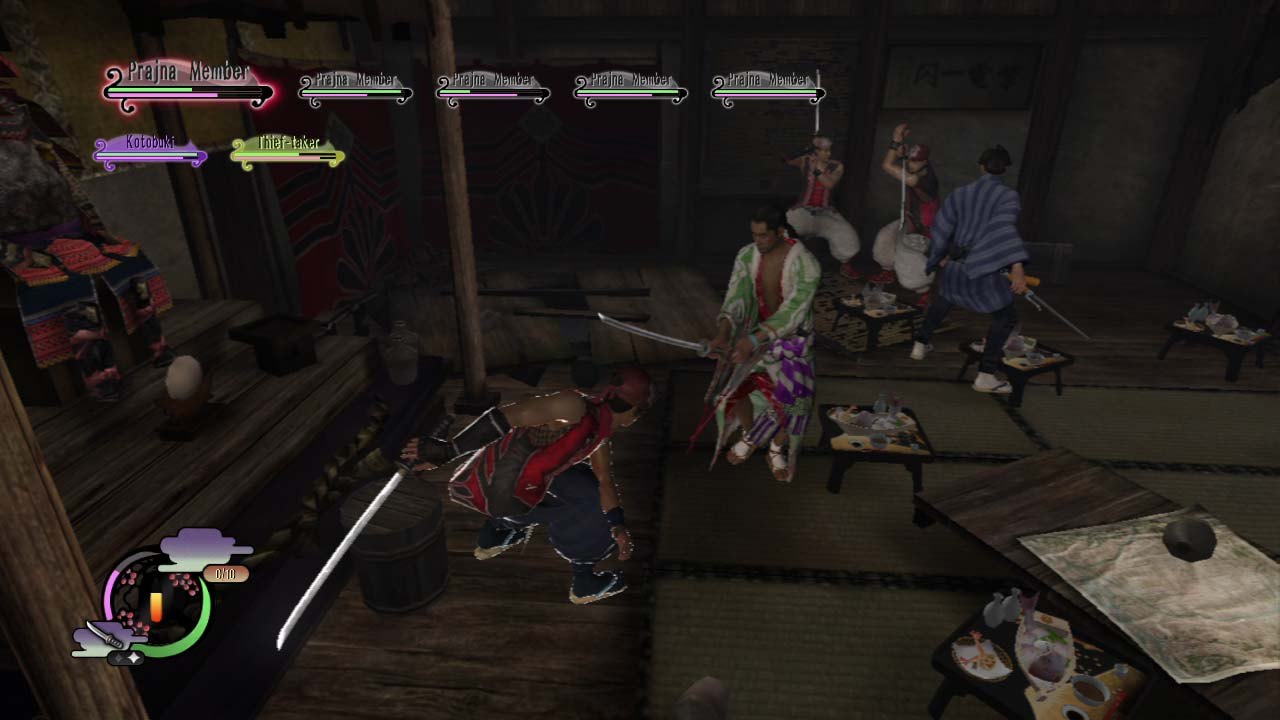Select the katana weapon icon in the HUD
Screen dimensions: 1280x720
(108, 634)
